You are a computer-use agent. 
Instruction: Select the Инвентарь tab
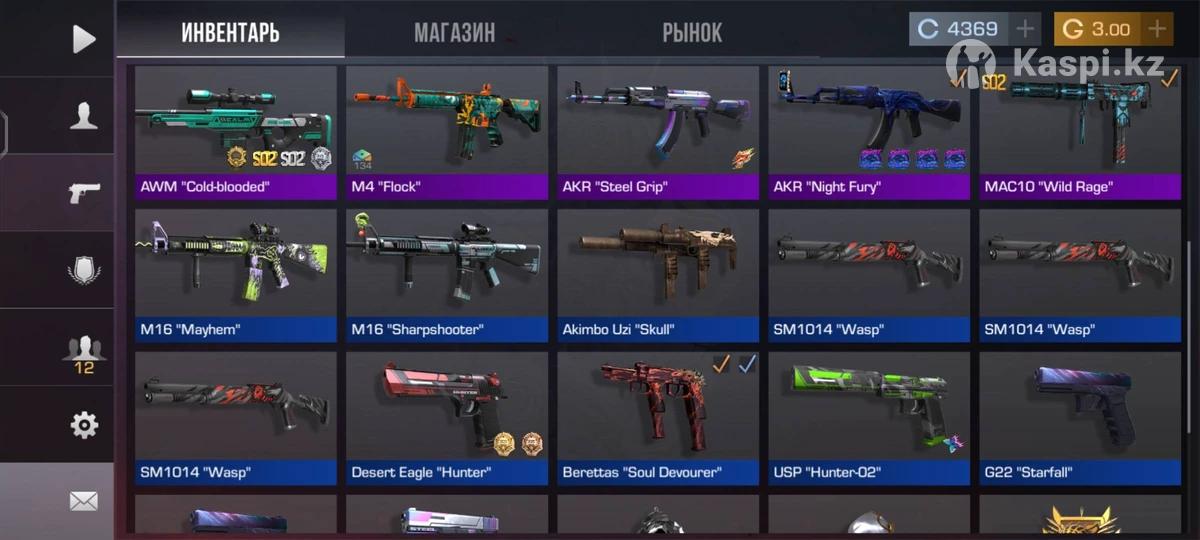230,32
